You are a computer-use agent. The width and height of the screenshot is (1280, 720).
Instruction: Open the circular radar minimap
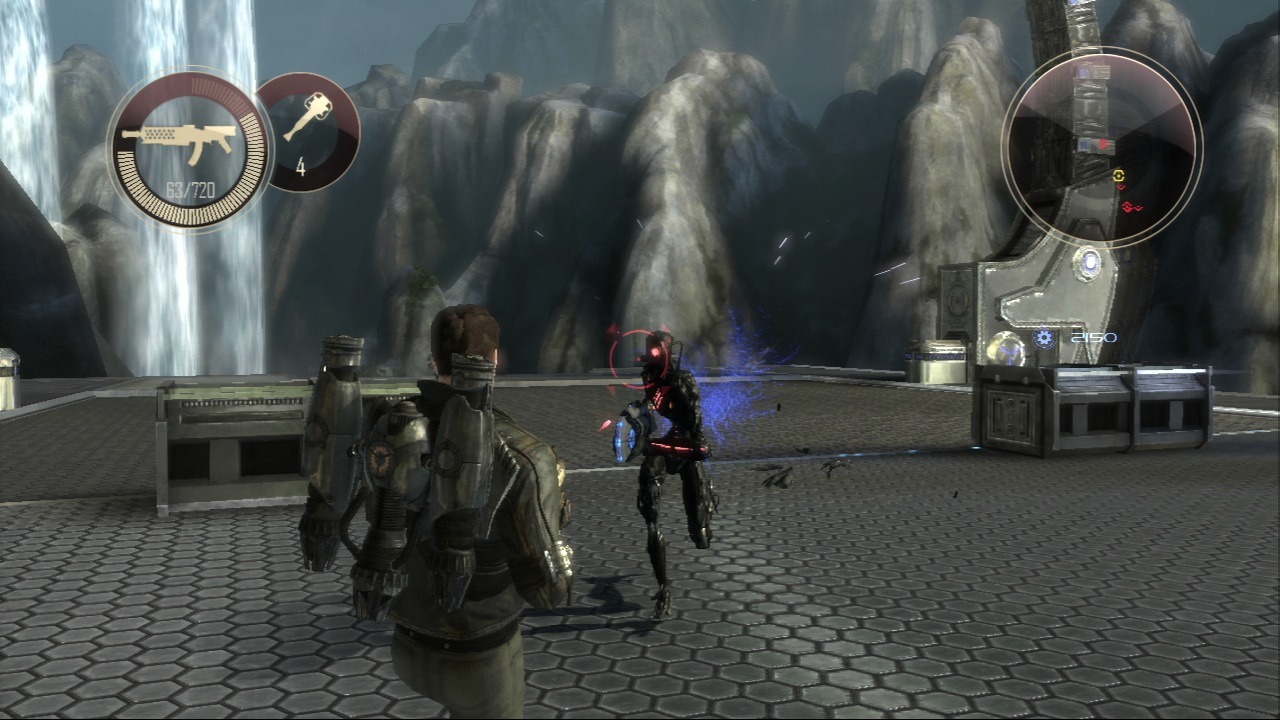pyautogui.click(x=1102, y=149)
